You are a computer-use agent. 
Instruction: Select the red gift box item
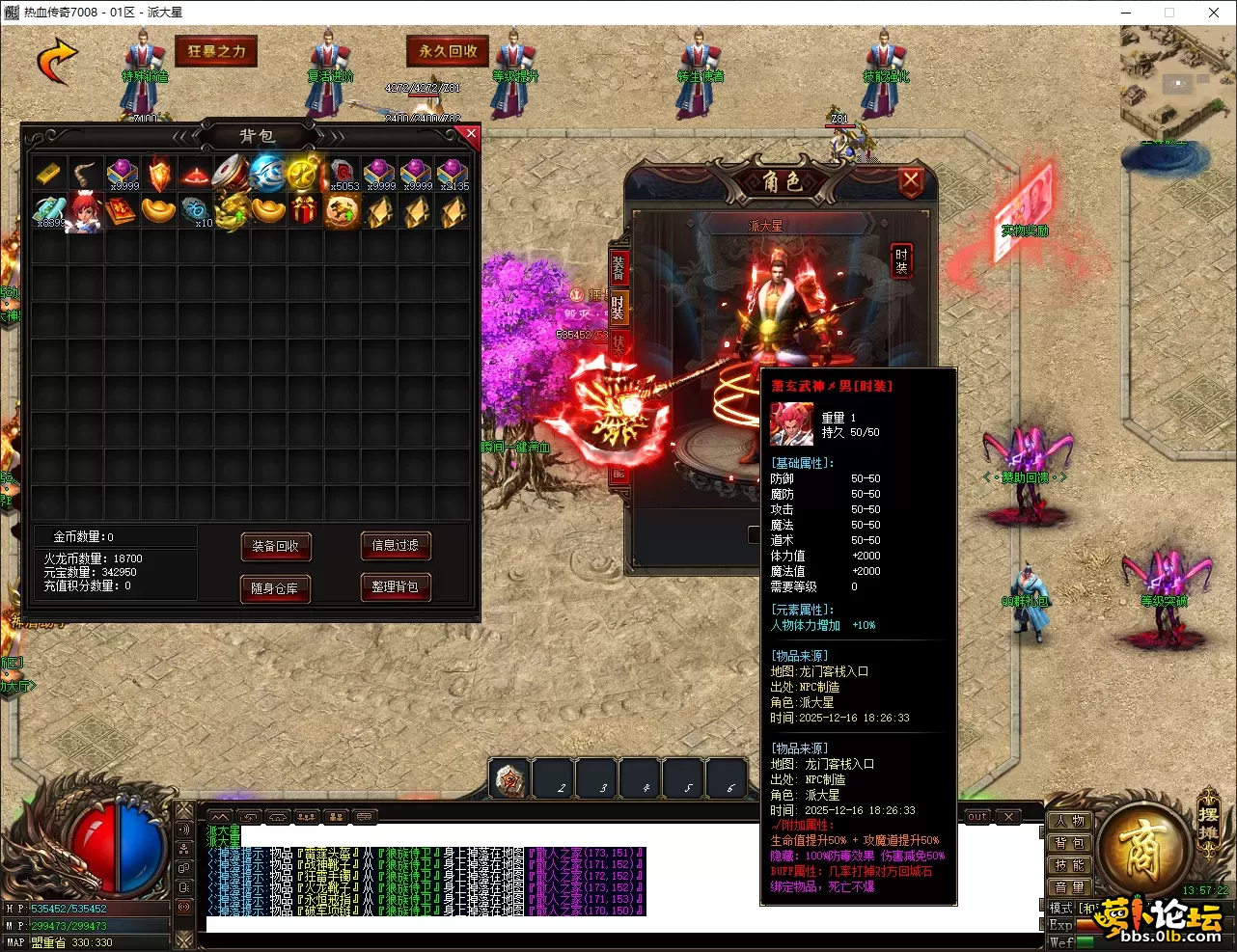(x=305, y=210)
